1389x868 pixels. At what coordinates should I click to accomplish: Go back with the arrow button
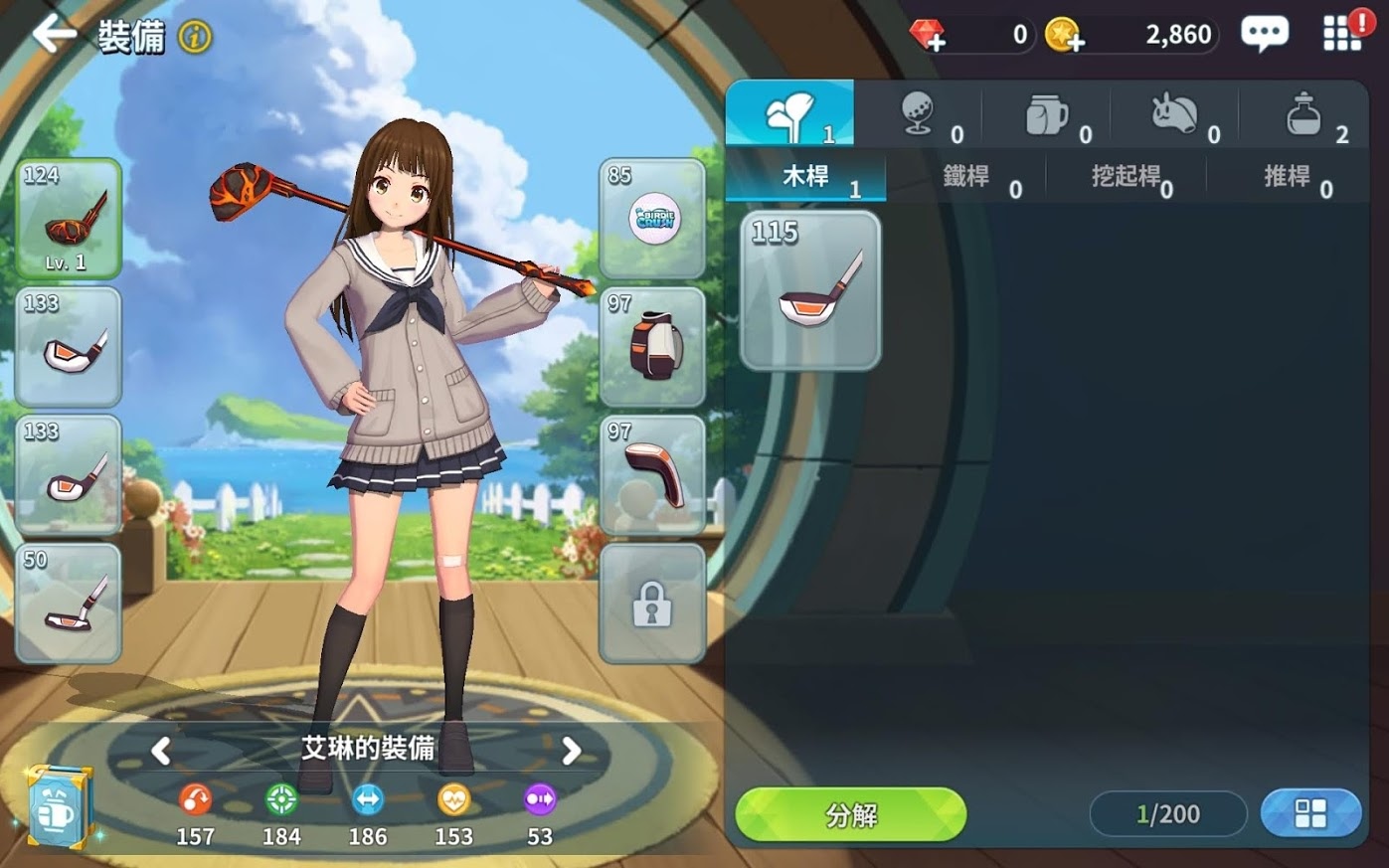pyautogui.click(x=54, y=35)
